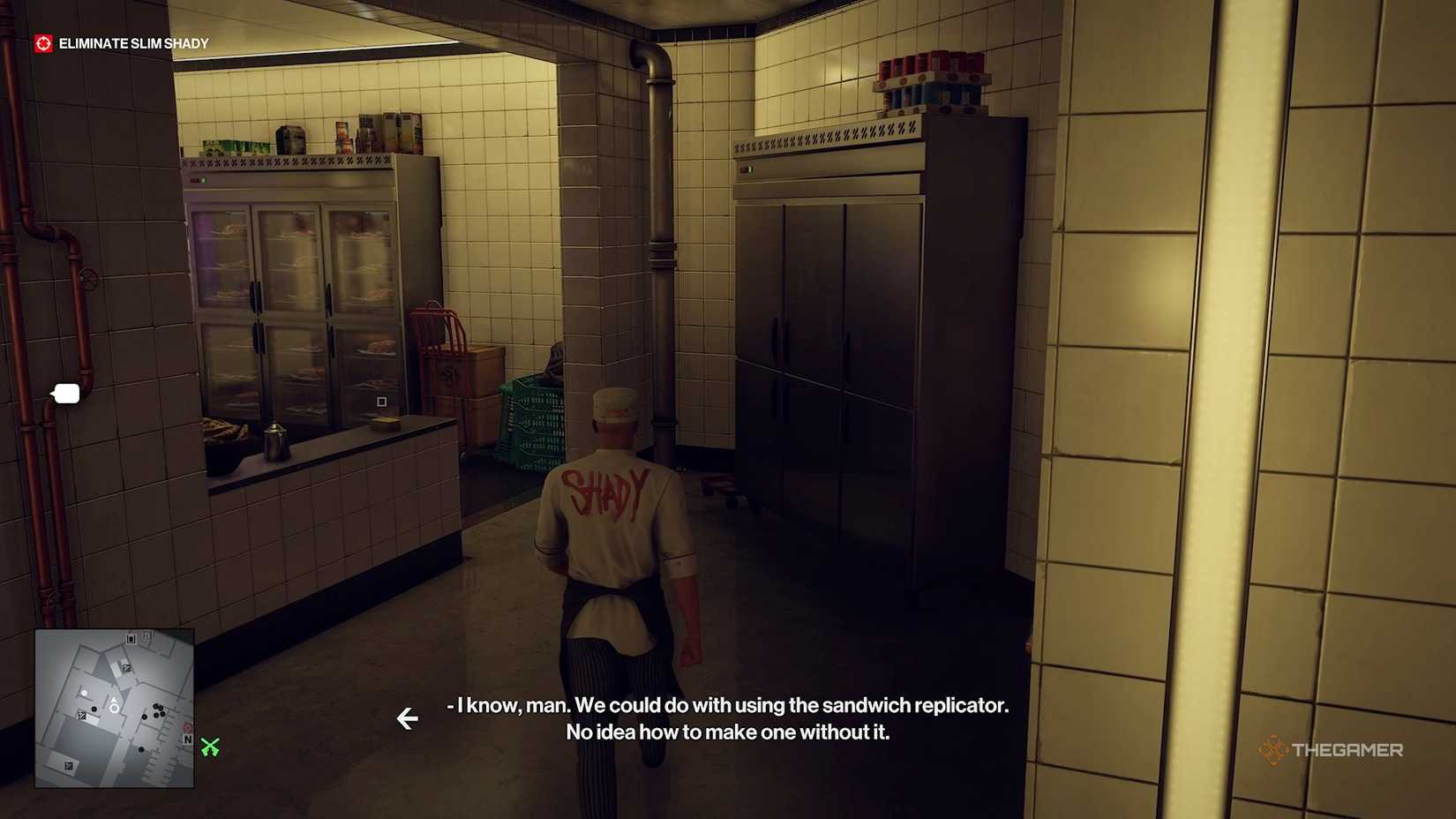The height and width of the screenshot is (819, 1456).
Task: Click the boxed marker at the top of the minimap
Action: (131, 639)
